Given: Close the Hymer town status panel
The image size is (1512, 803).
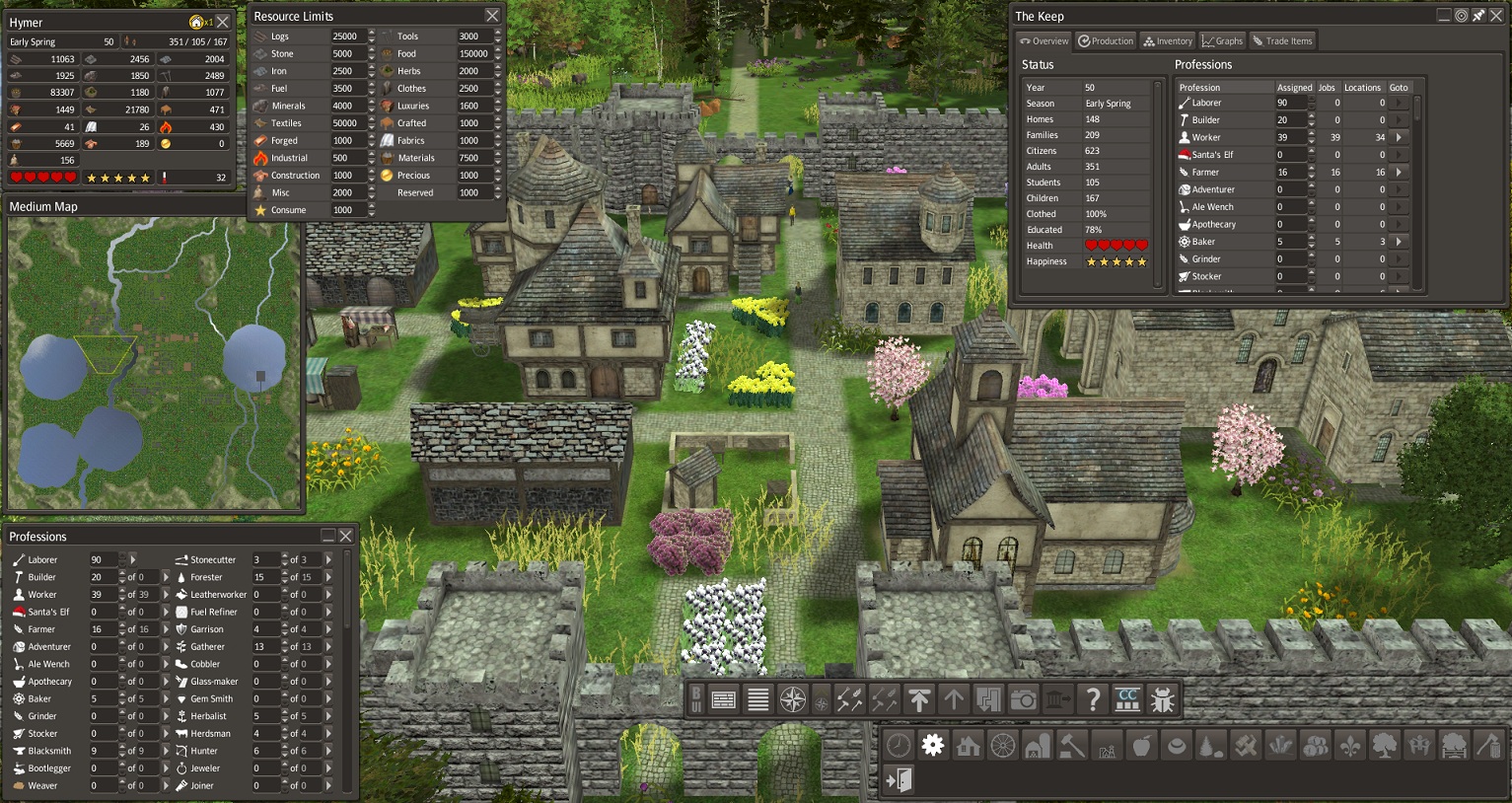Looking at the screenshot, I should click(224, 22).
